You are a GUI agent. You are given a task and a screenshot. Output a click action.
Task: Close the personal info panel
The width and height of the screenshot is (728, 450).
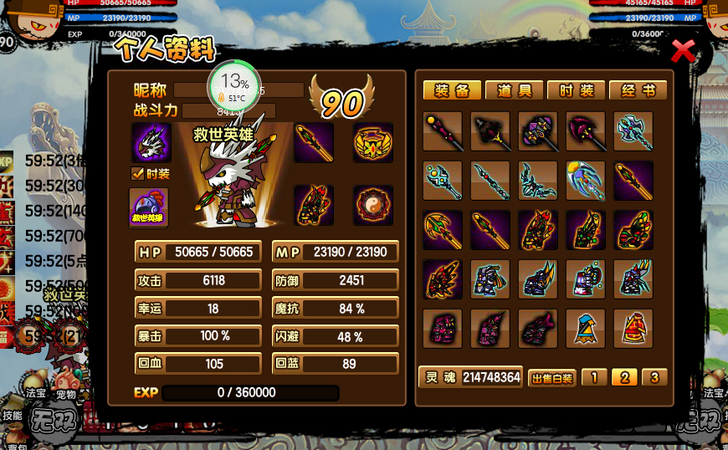pos(683,51)
